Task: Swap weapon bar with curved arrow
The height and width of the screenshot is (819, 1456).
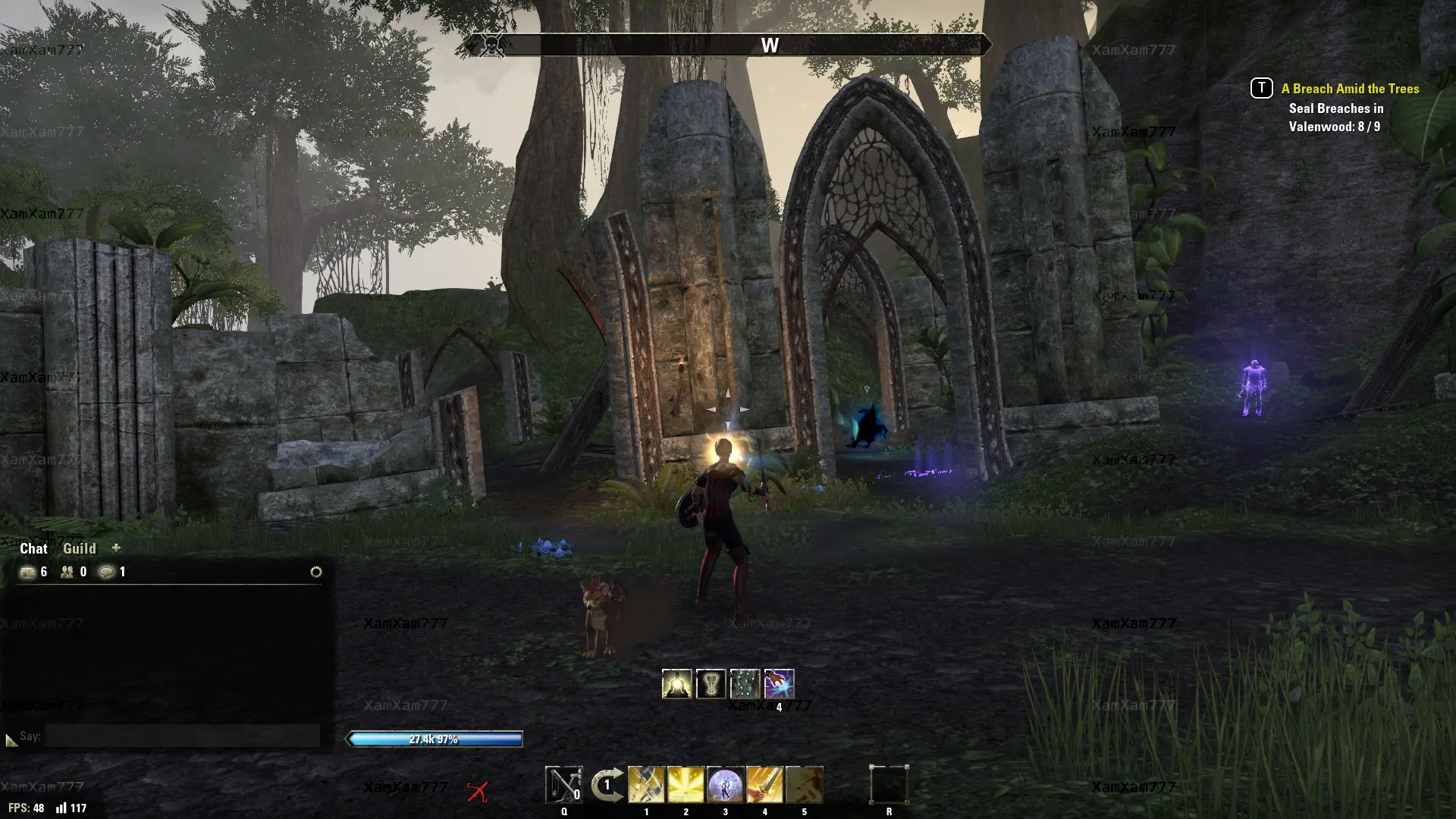Action: tap(607, 785)
